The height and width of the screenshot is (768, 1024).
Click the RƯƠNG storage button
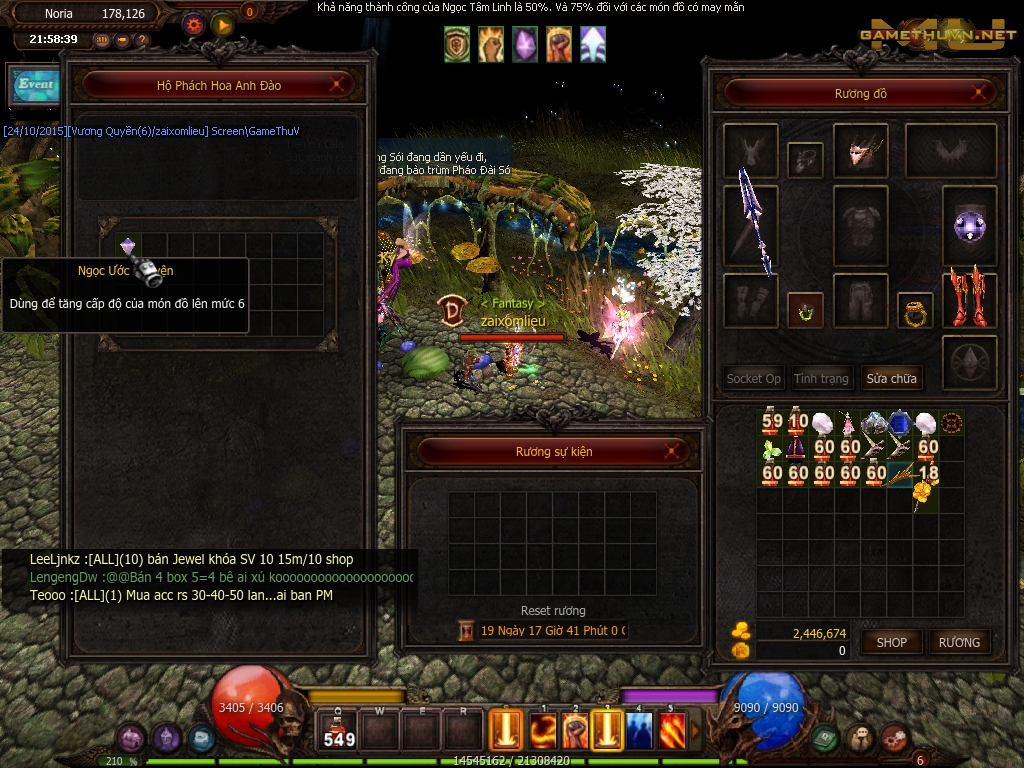click(x=959, y=642)
